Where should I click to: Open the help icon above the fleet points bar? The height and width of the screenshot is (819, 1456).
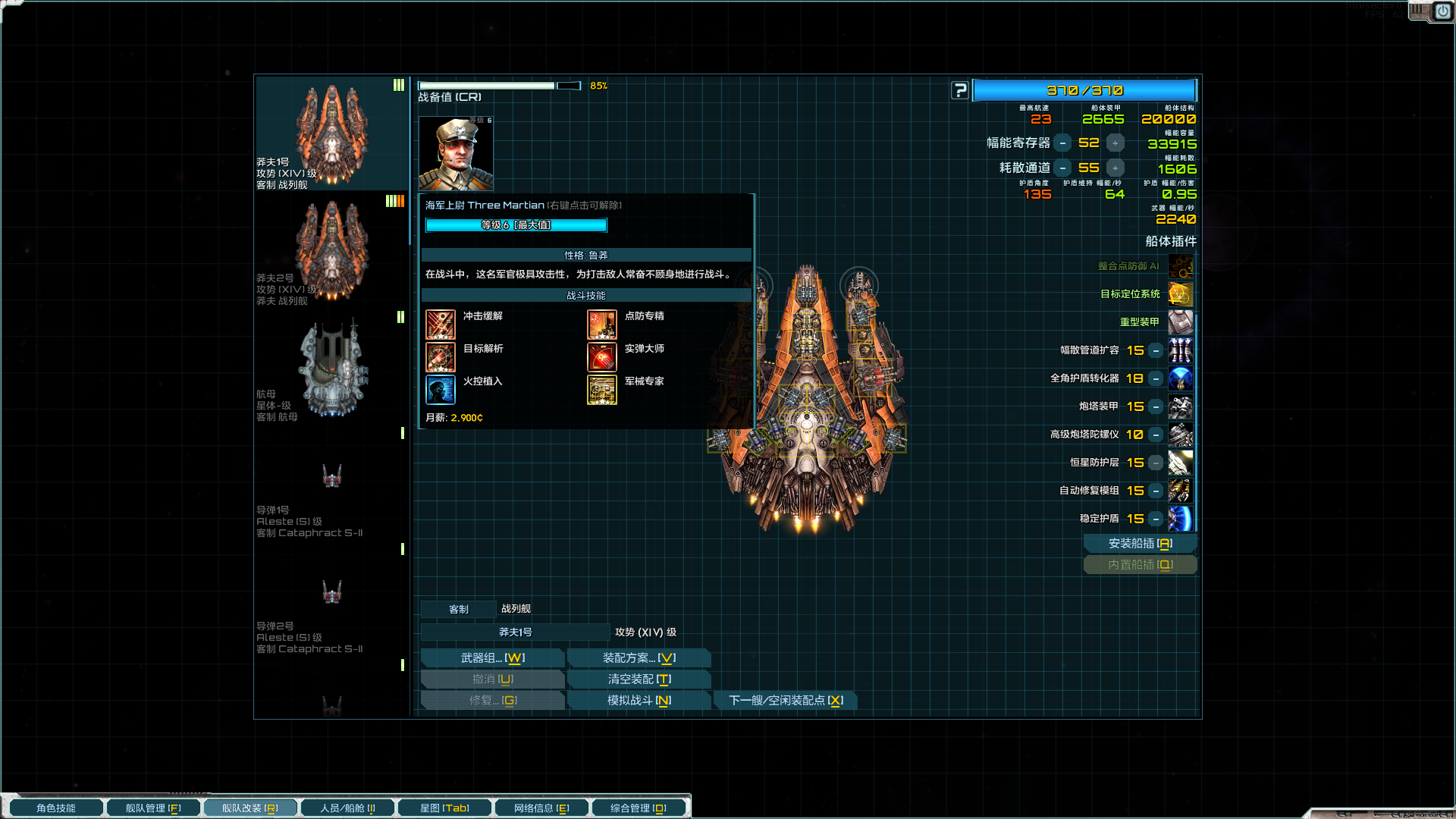960,89
